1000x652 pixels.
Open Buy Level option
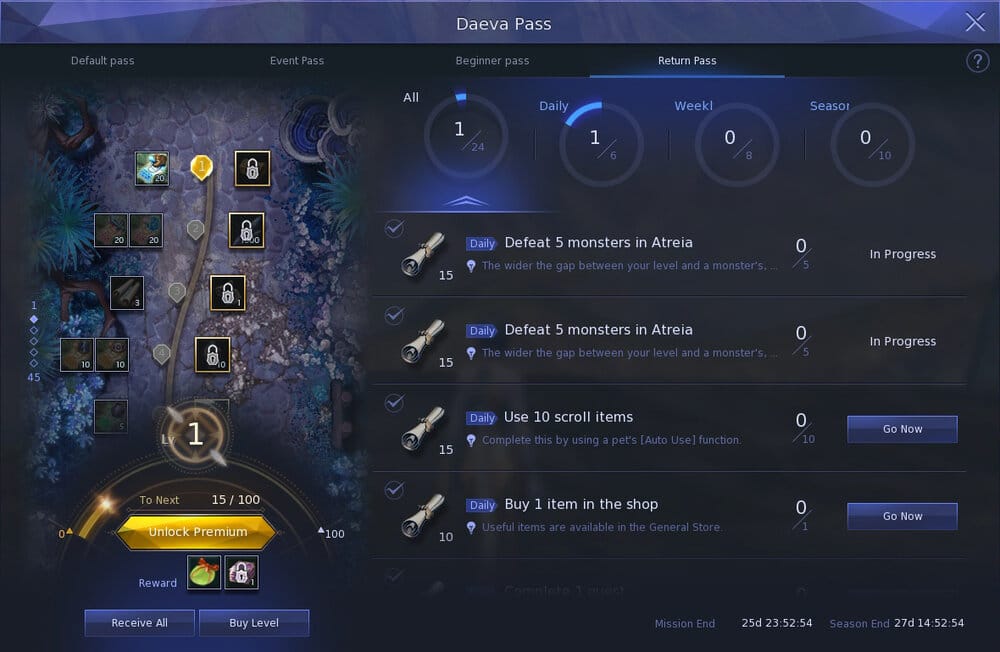click(x=254, y=623)
